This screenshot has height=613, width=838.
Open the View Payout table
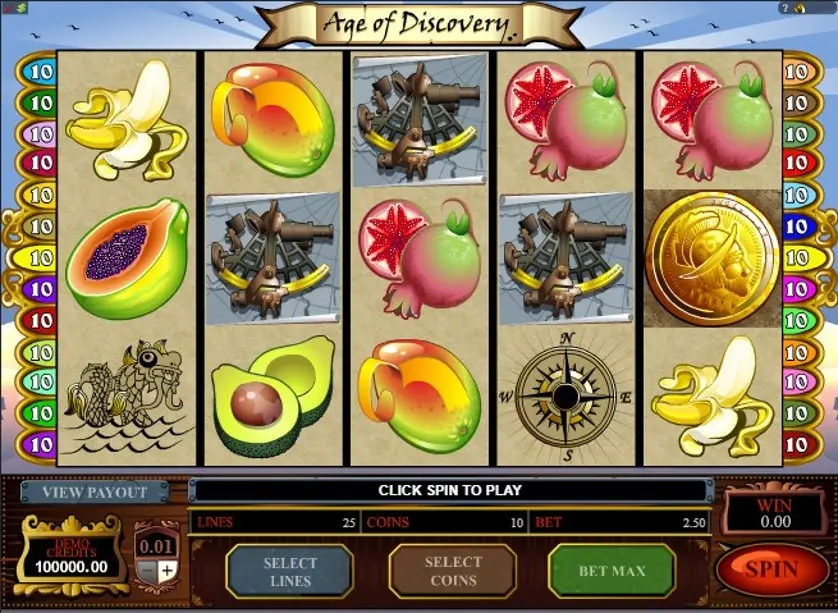click(x=96, y=492)
